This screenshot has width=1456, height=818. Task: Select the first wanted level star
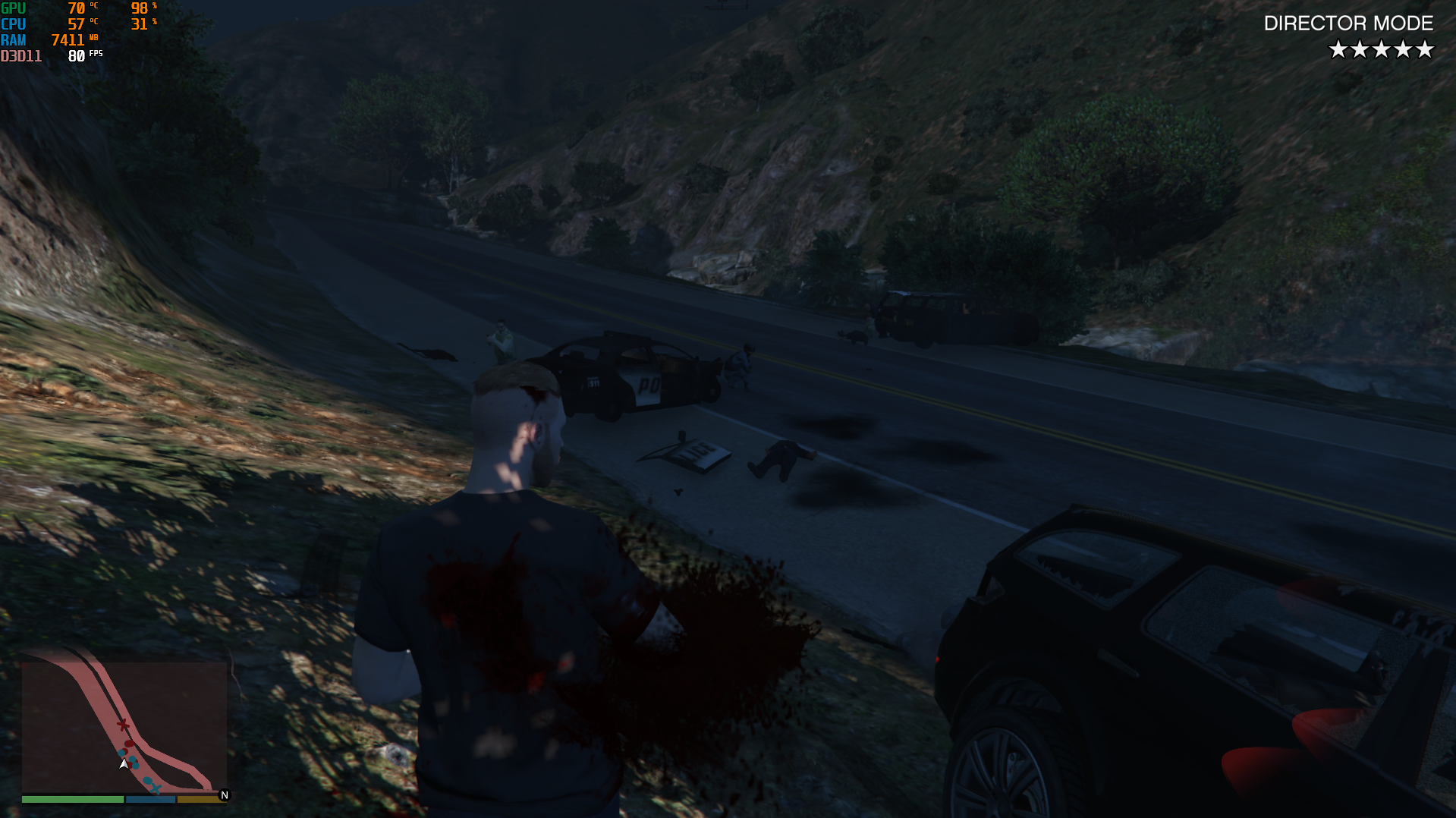(1338, 49)
